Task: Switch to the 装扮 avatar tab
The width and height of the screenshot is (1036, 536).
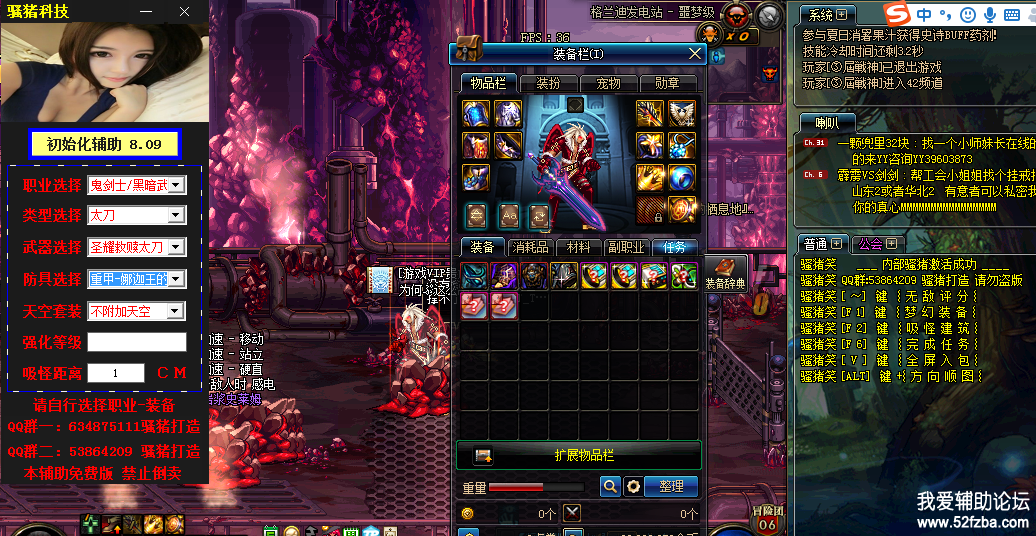Action: 548,83
